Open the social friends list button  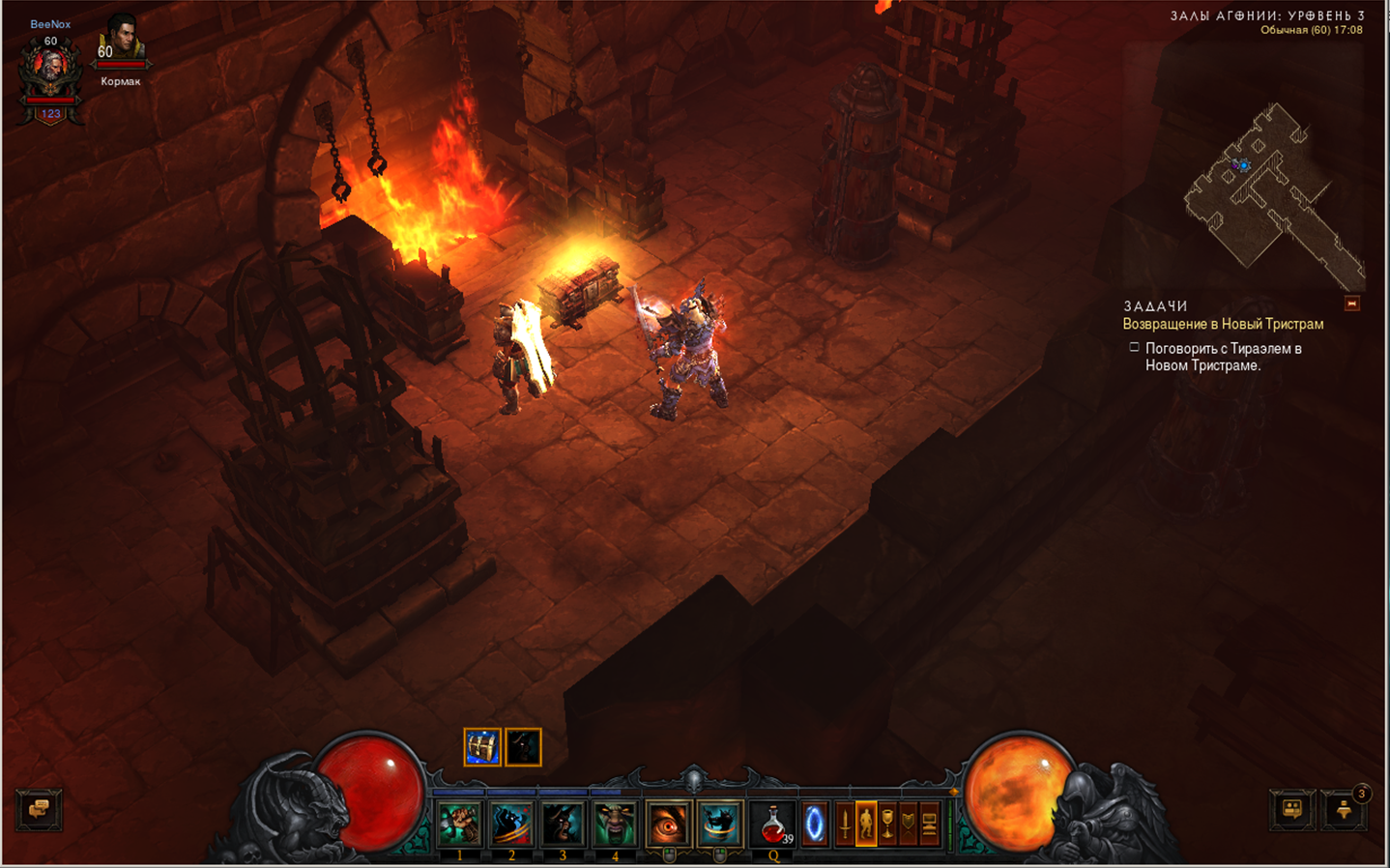point(1291,810)
